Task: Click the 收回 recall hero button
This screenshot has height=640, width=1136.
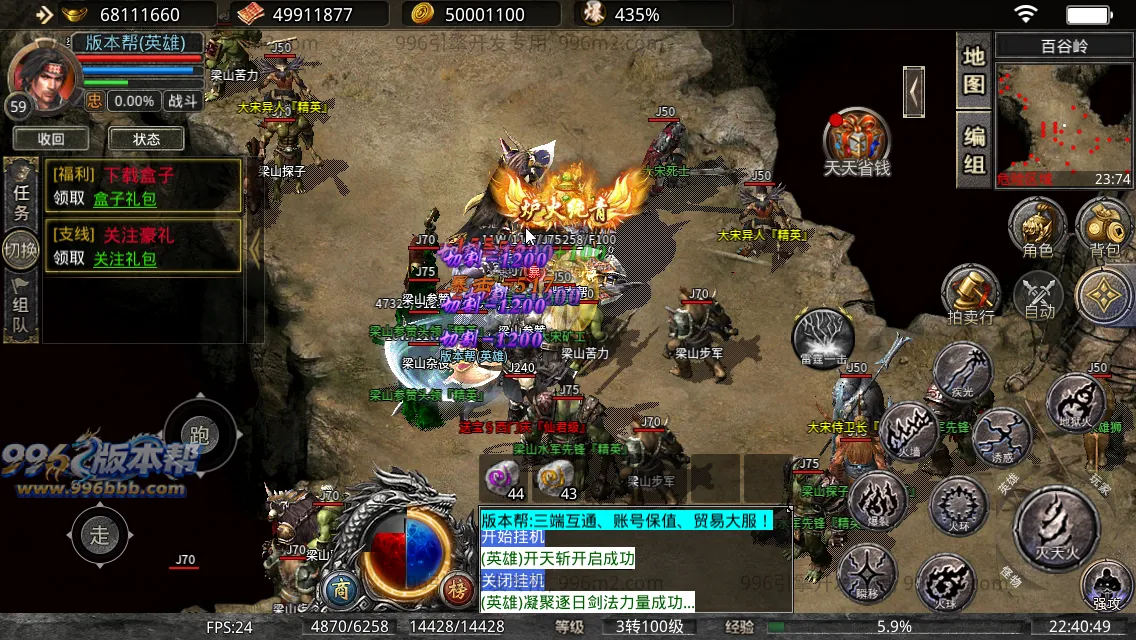Action: [x=51, y=139]
